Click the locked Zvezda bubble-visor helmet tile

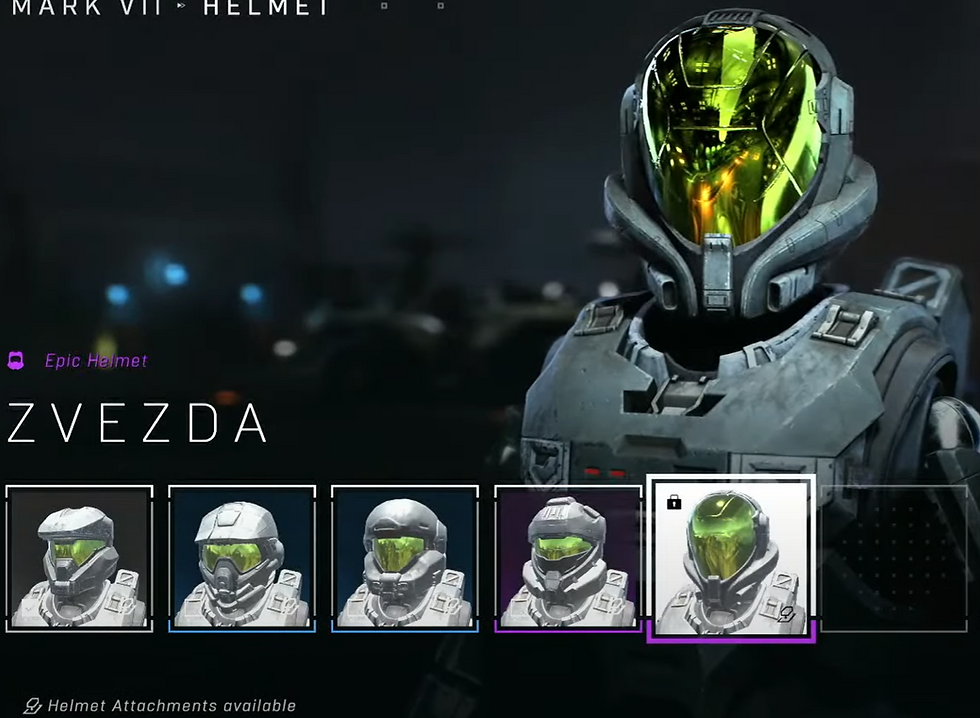pos(731,558)
